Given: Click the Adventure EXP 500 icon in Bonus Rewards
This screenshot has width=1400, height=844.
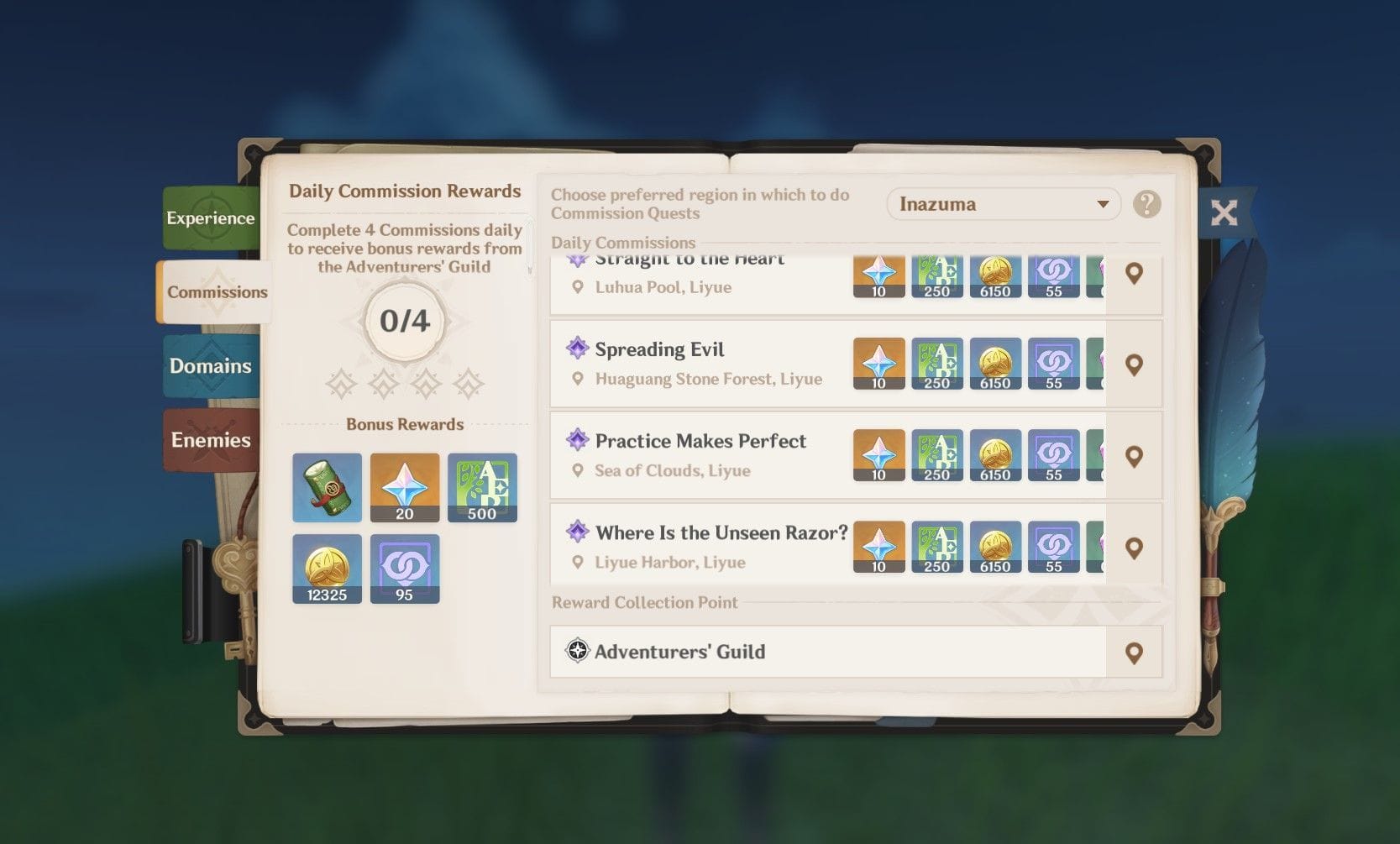Looking at the screenshot, I should (483, 487).
